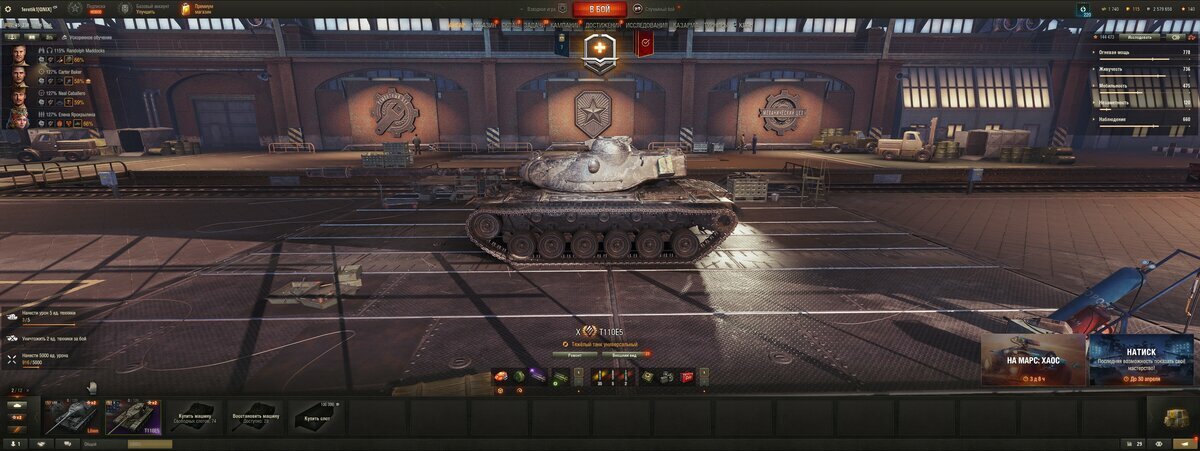Click the Ремонт repair button
This screenshot has width=1200, height=451.
[x=575, y=354]
